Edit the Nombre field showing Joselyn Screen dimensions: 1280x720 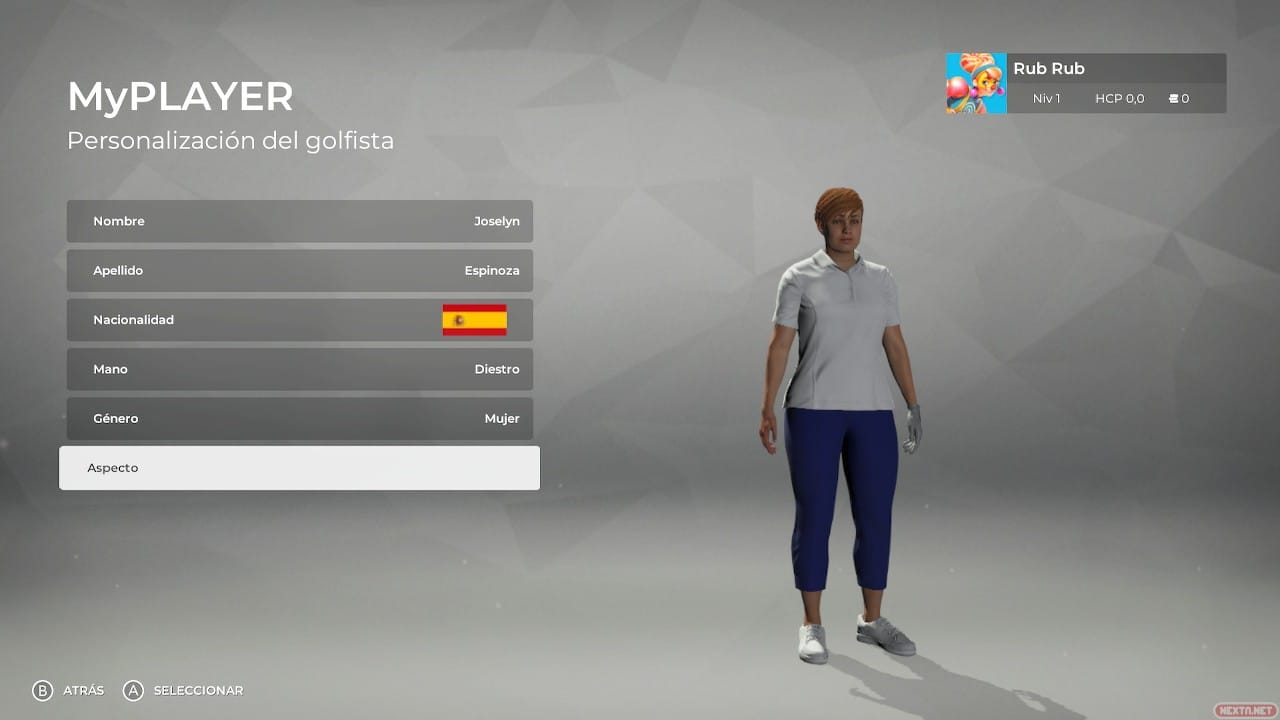pos(300,221)
